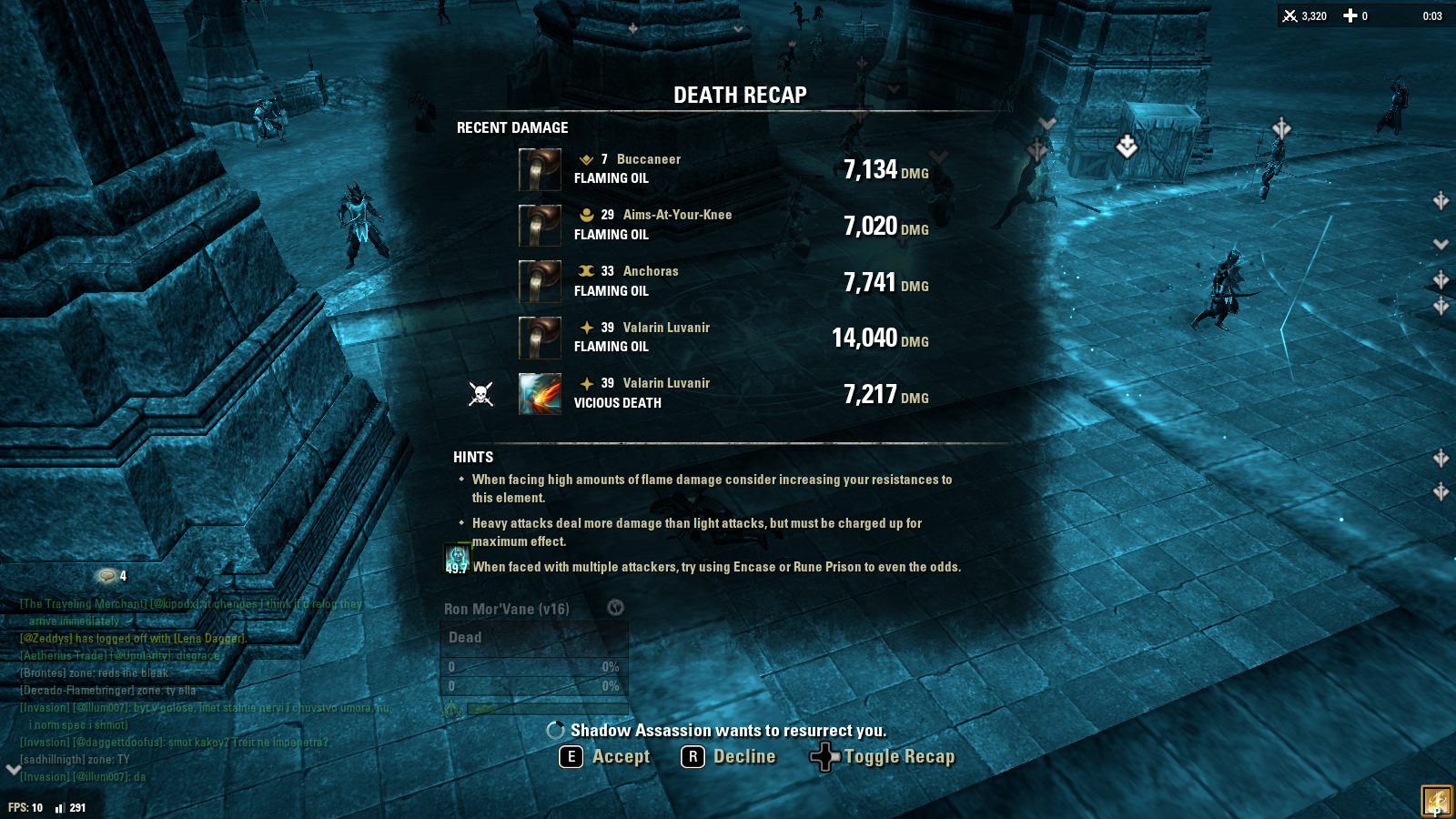Select the Vicious Death ability icon
The height and width of the screenshot is (819, 1456).
coord(540,393)
